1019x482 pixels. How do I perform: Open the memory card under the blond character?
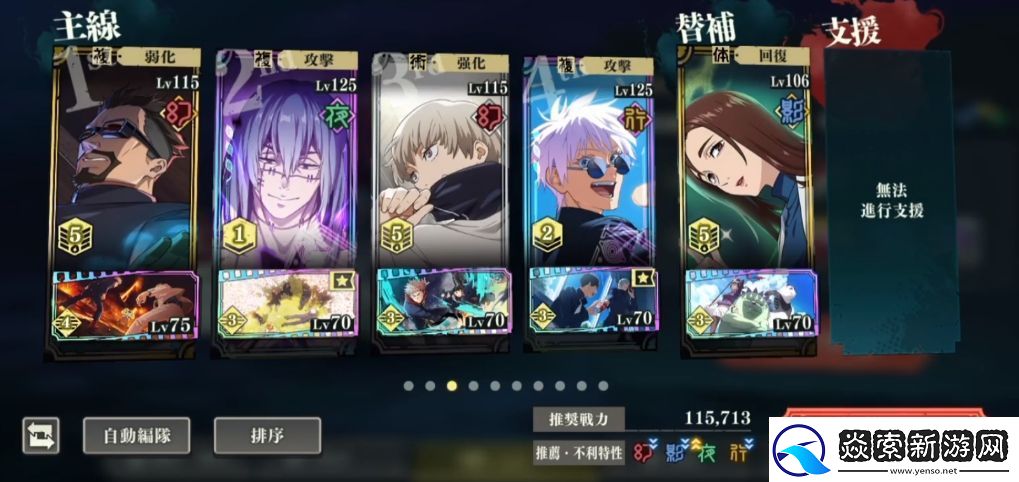442,303
